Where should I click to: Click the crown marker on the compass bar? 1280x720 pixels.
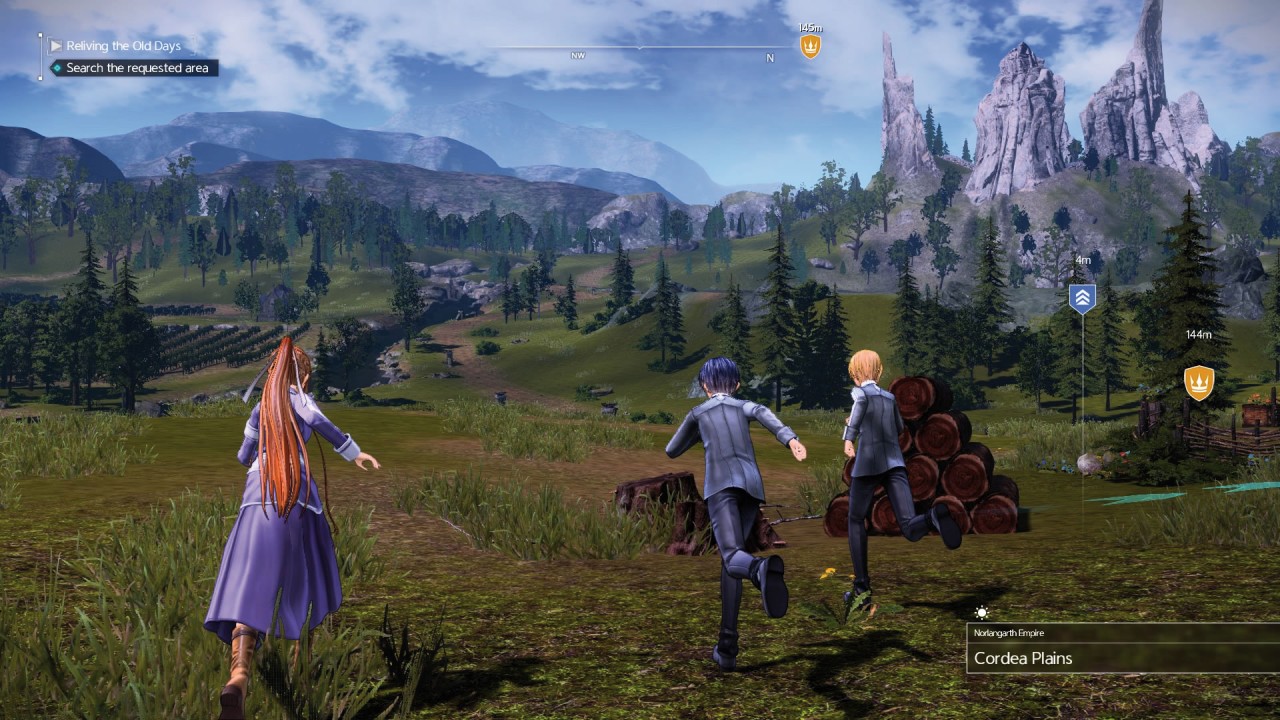[810, 46]
